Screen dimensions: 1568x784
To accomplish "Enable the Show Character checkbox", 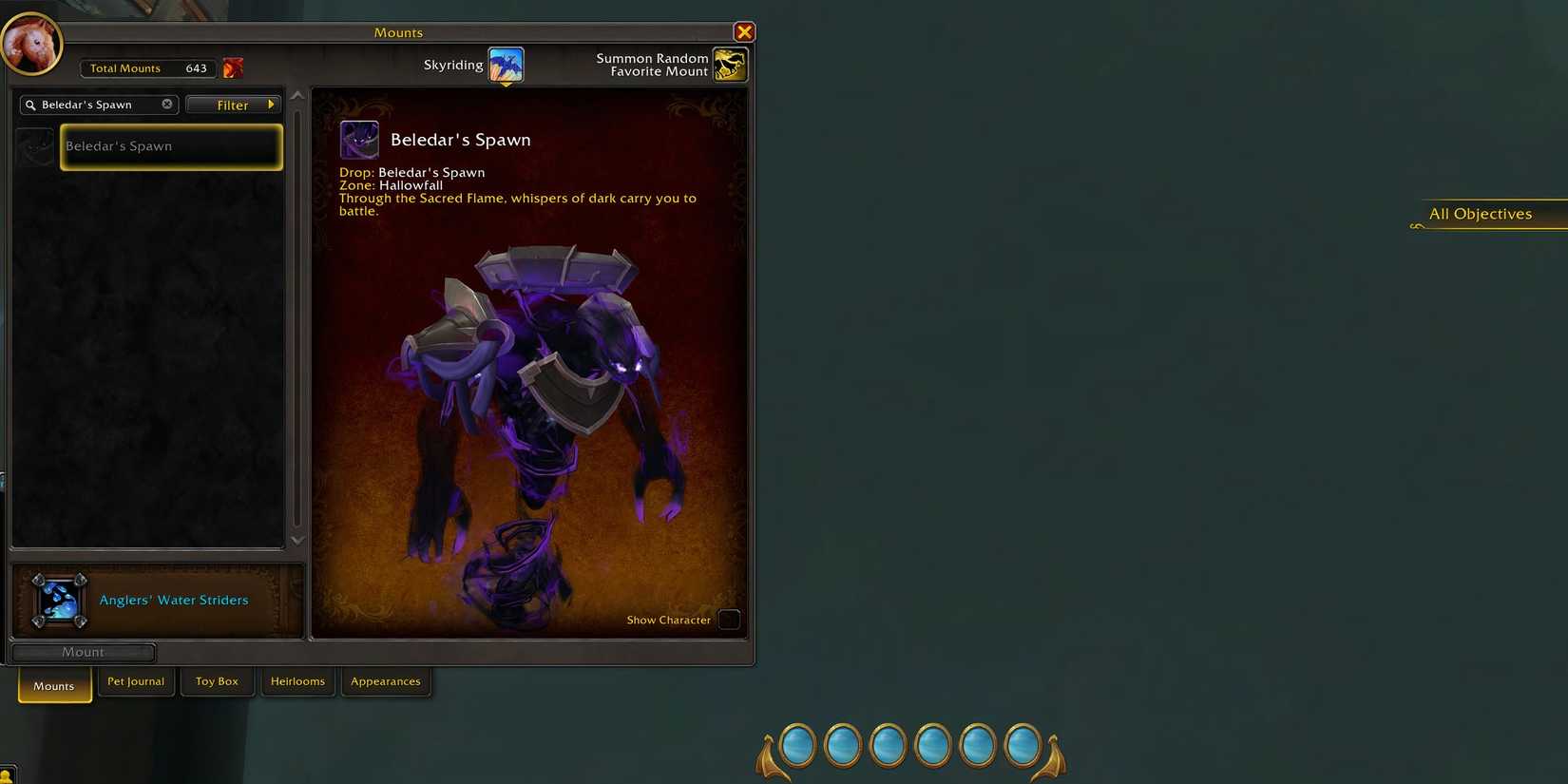I will (729, 620).
